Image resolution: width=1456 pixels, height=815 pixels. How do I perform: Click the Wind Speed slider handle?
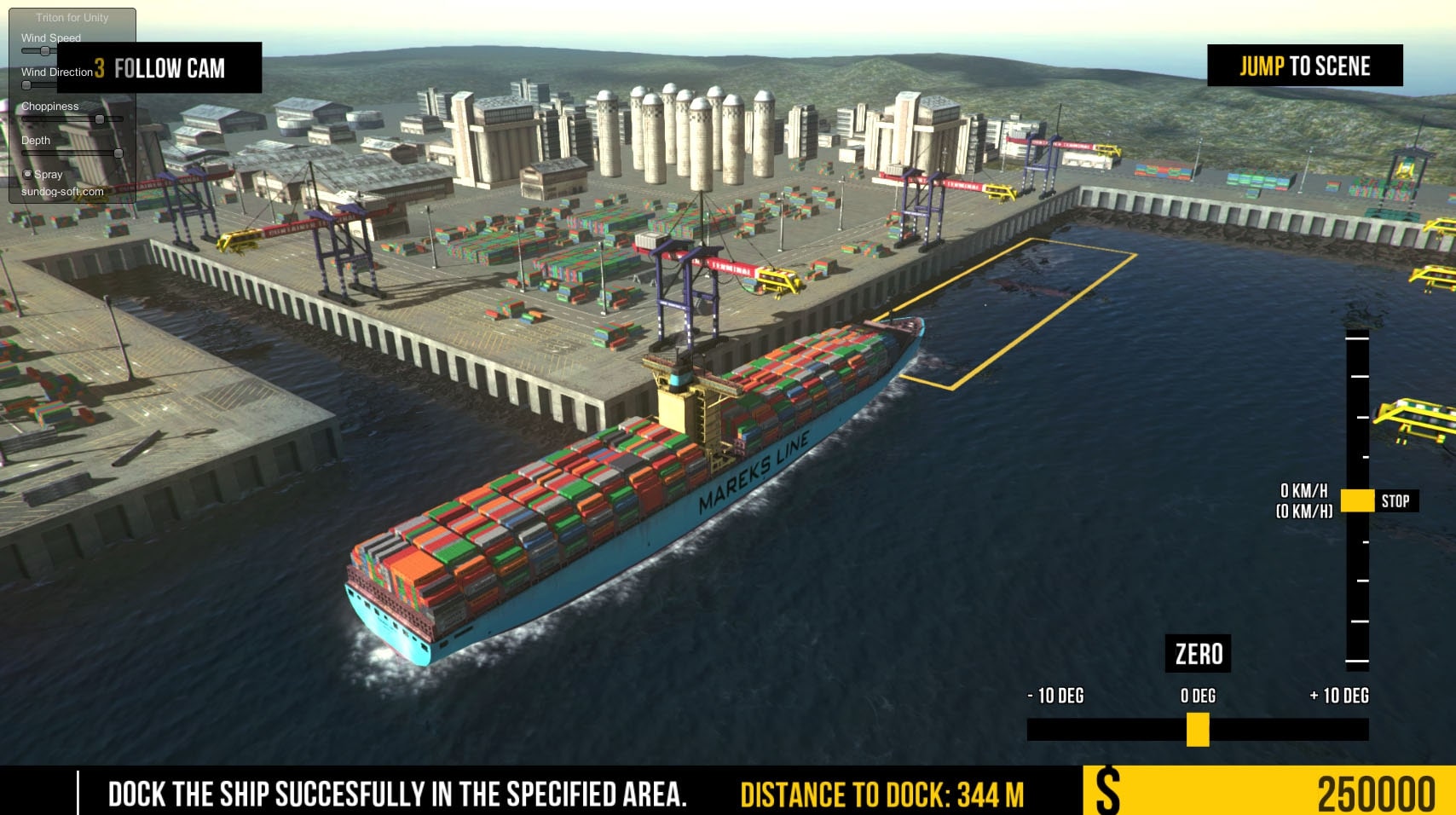(x=44, y=50)
